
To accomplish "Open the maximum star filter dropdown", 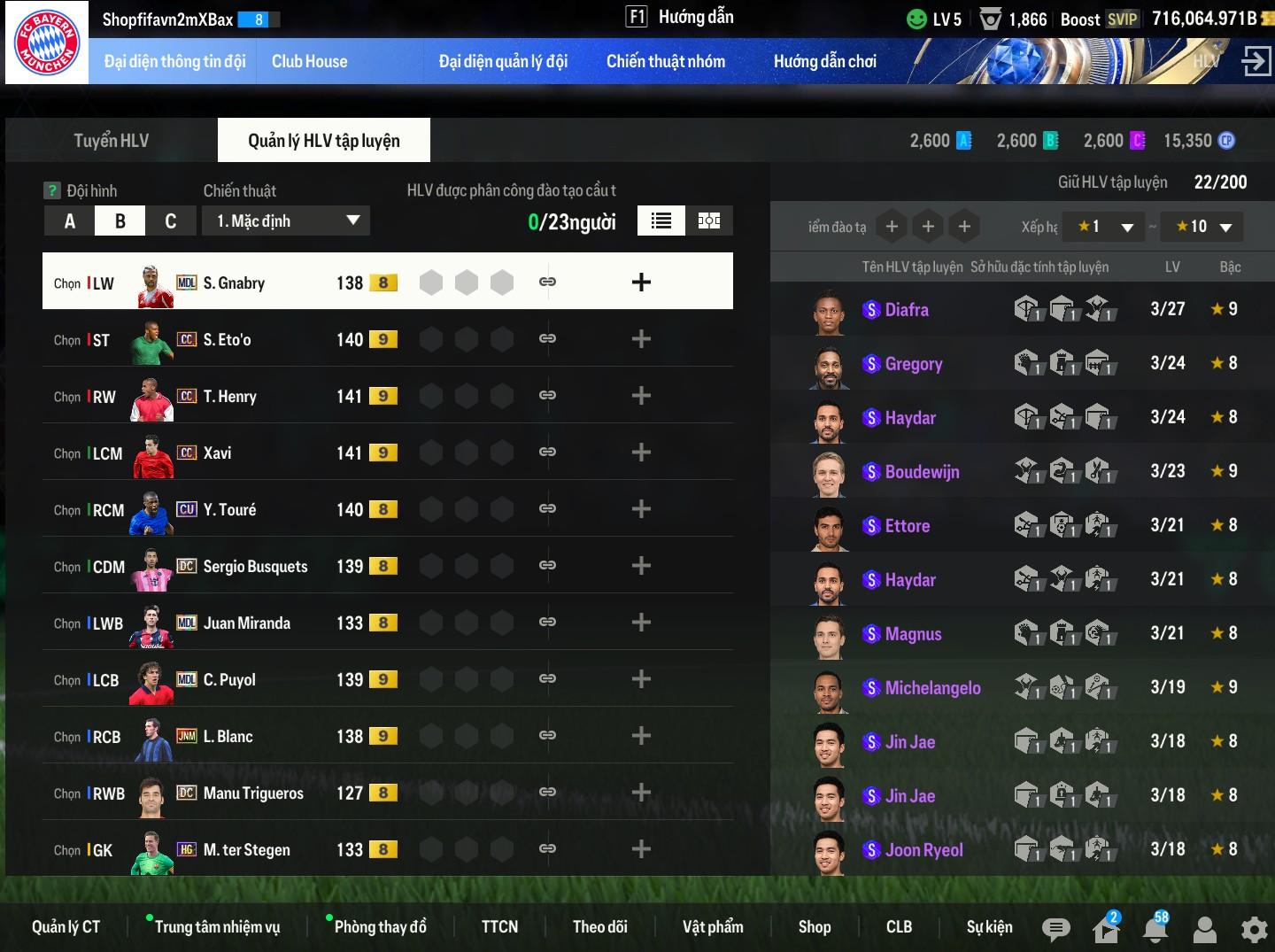I will click(x=1202, y=227).
